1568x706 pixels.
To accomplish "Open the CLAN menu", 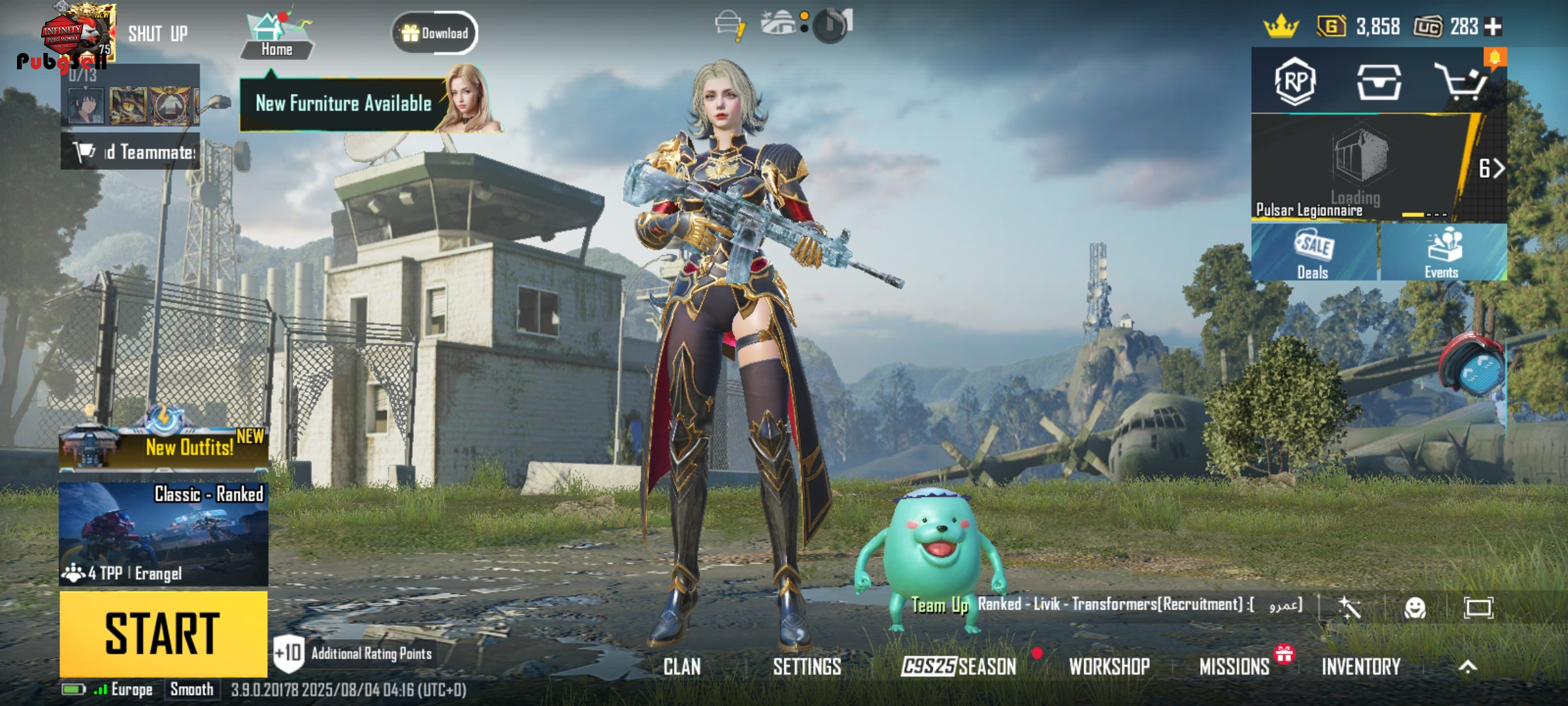I will tap(682, 667).
